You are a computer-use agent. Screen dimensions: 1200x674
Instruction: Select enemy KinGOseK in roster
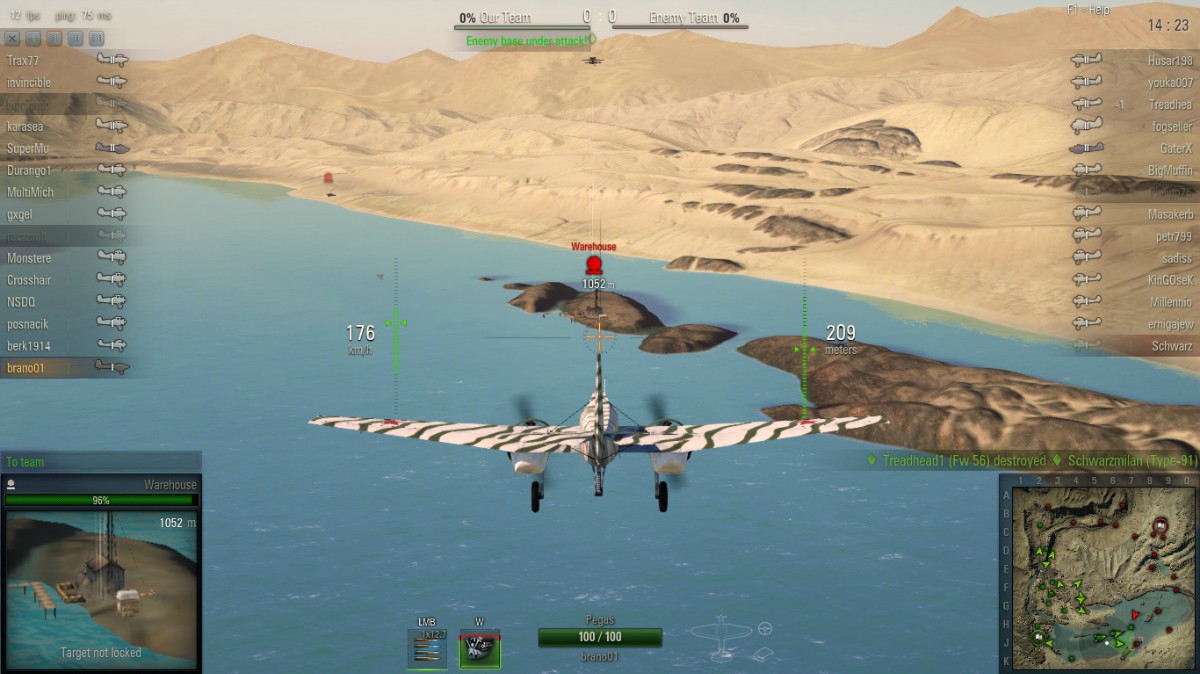tap(1169, 280)
